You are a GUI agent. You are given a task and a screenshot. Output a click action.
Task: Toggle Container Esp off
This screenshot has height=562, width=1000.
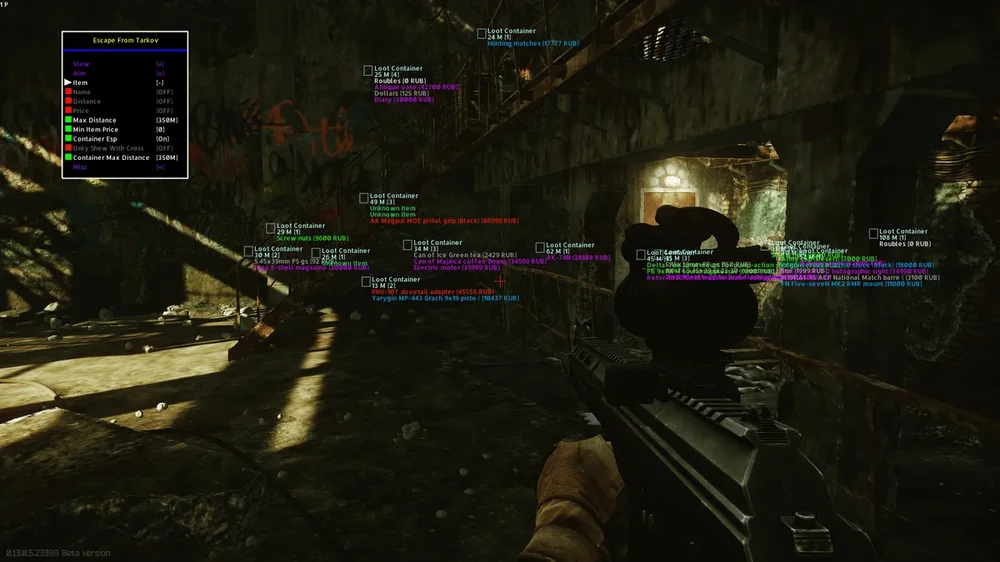coord(94,139)
